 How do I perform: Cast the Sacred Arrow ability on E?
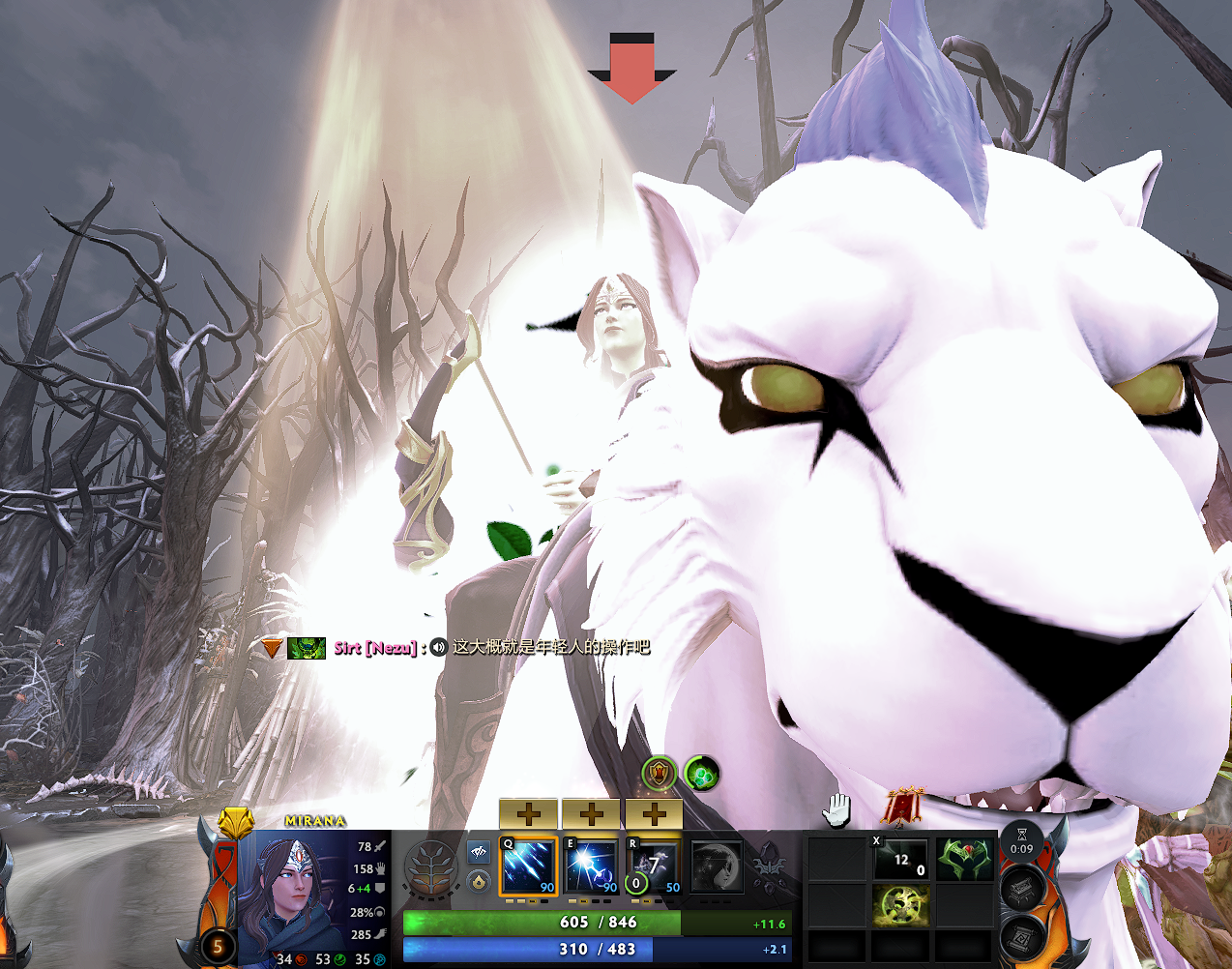[592, 866]
